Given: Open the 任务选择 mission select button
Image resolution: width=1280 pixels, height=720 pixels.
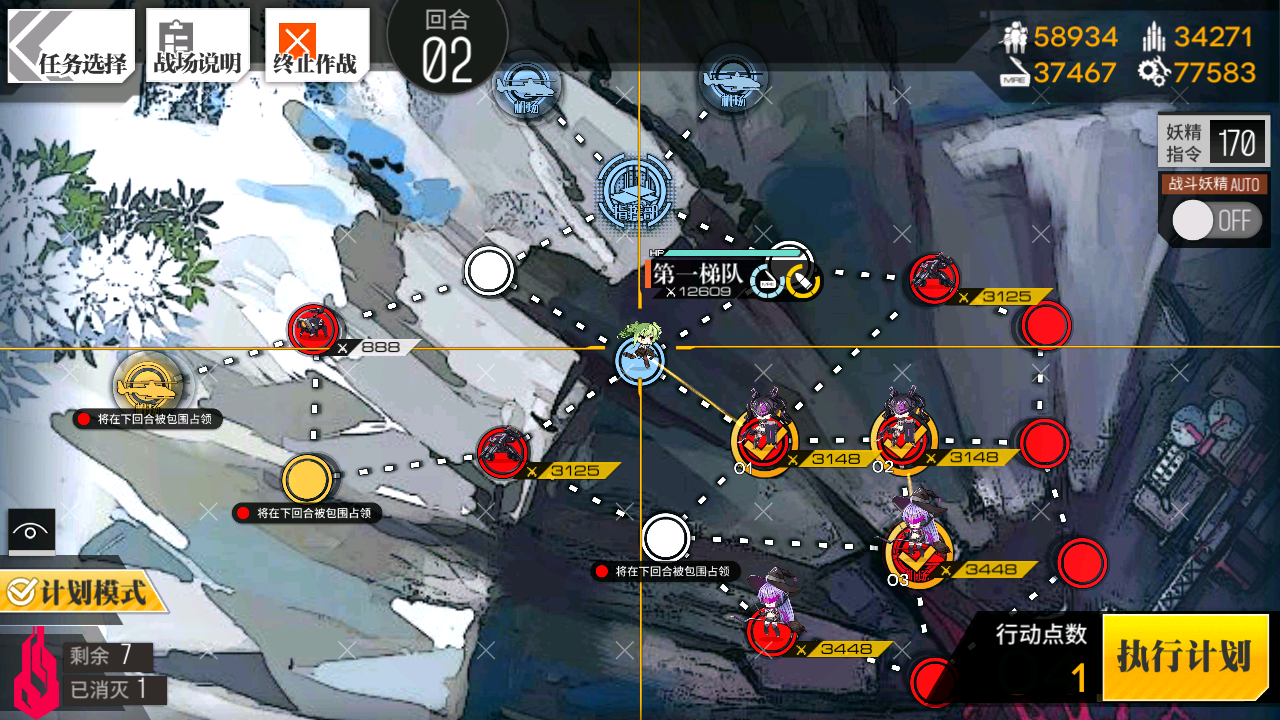Looking at the screenshot, I should (71, 45).
